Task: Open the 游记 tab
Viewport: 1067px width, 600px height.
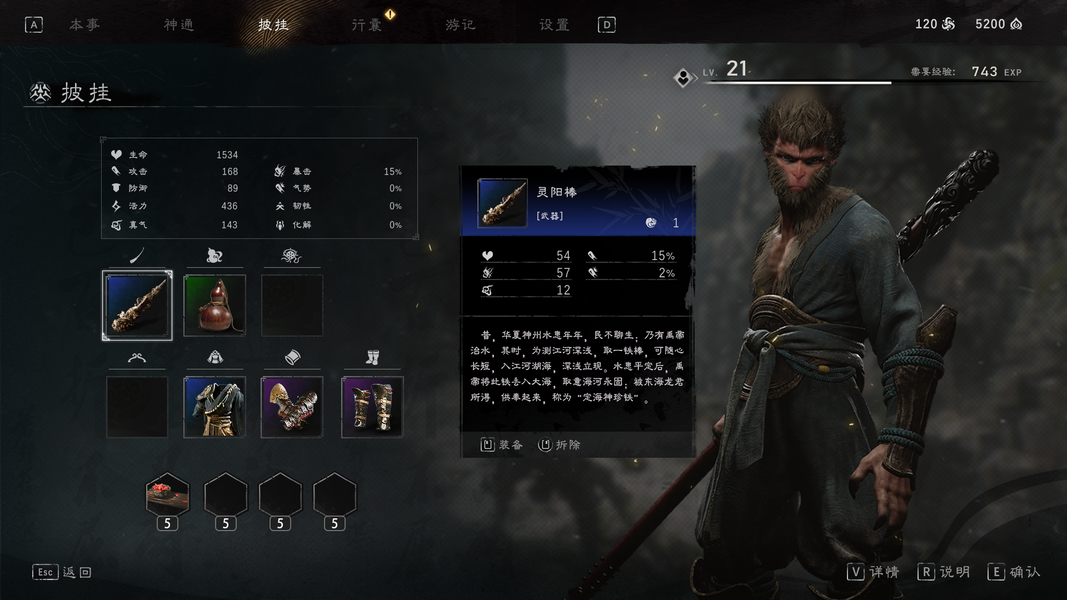Action: (460, 25)
